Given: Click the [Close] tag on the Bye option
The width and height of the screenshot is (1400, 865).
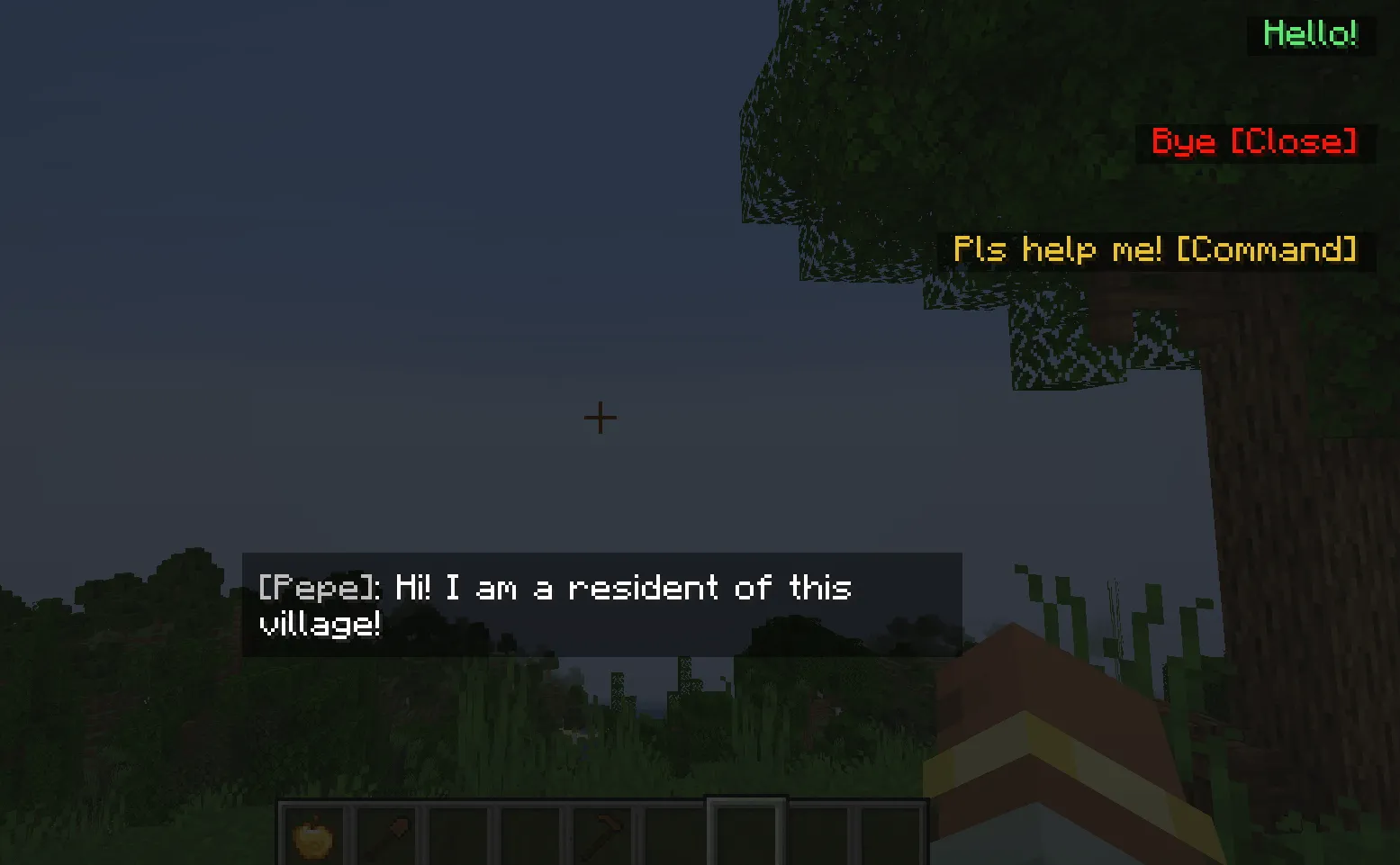Looking at the screenshot, I should pos(1294,142).
